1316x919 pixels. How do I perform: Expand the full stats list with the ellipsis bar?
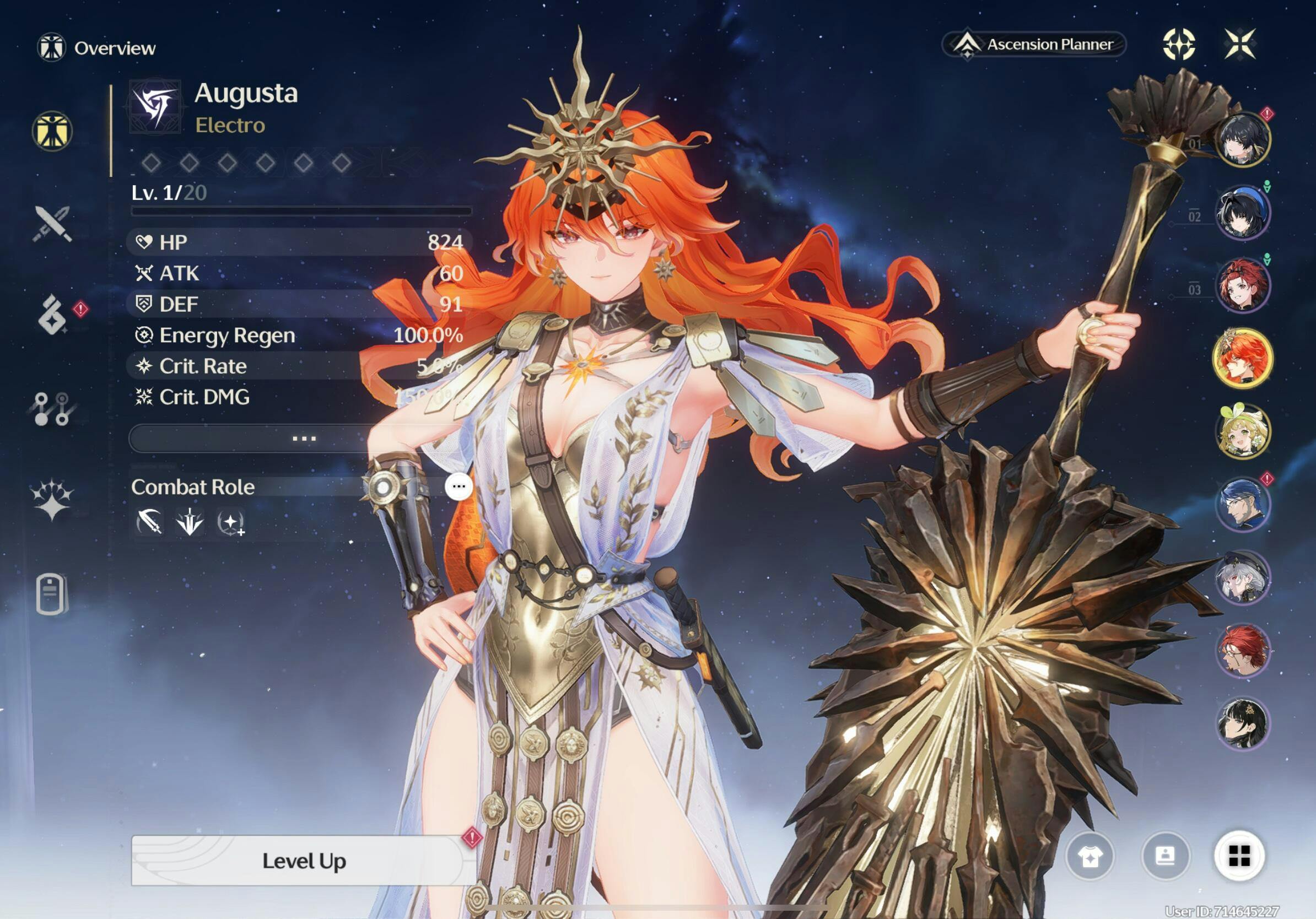point(304,439)
